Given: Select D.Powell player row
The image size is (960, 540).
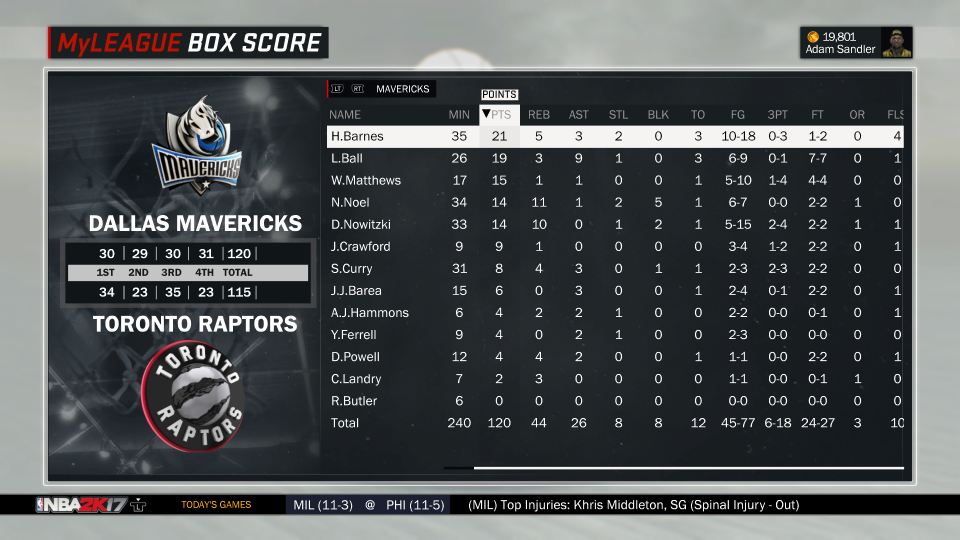Looking at the screenshot, I should pyautogui.click(x=355, y=357).
